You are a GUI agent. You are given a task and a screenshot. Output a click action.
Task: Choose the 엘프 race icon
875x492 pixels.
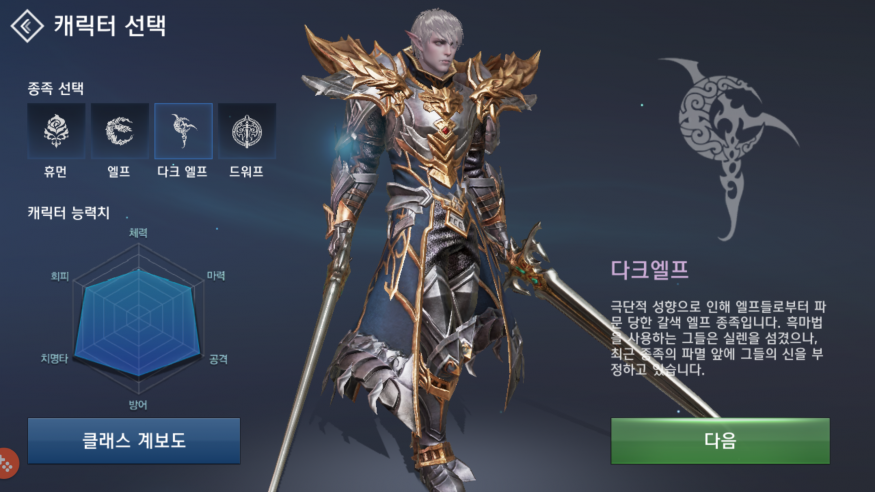click(x=120, y=131)
